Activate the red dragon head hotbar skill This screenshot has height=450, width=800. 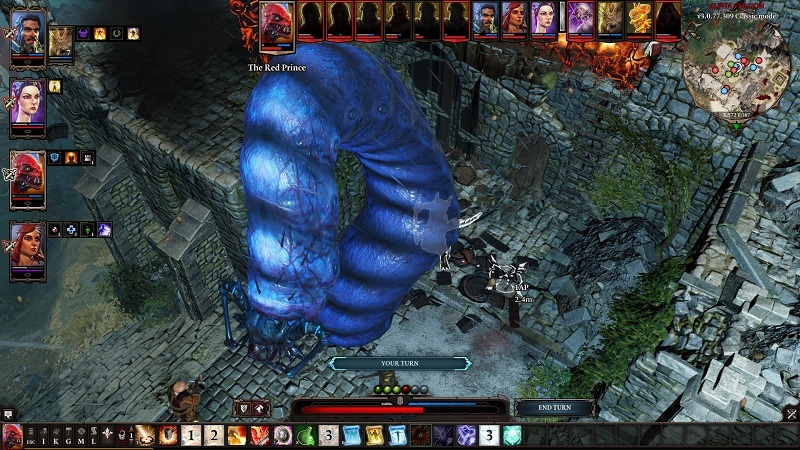coord(260,436)
